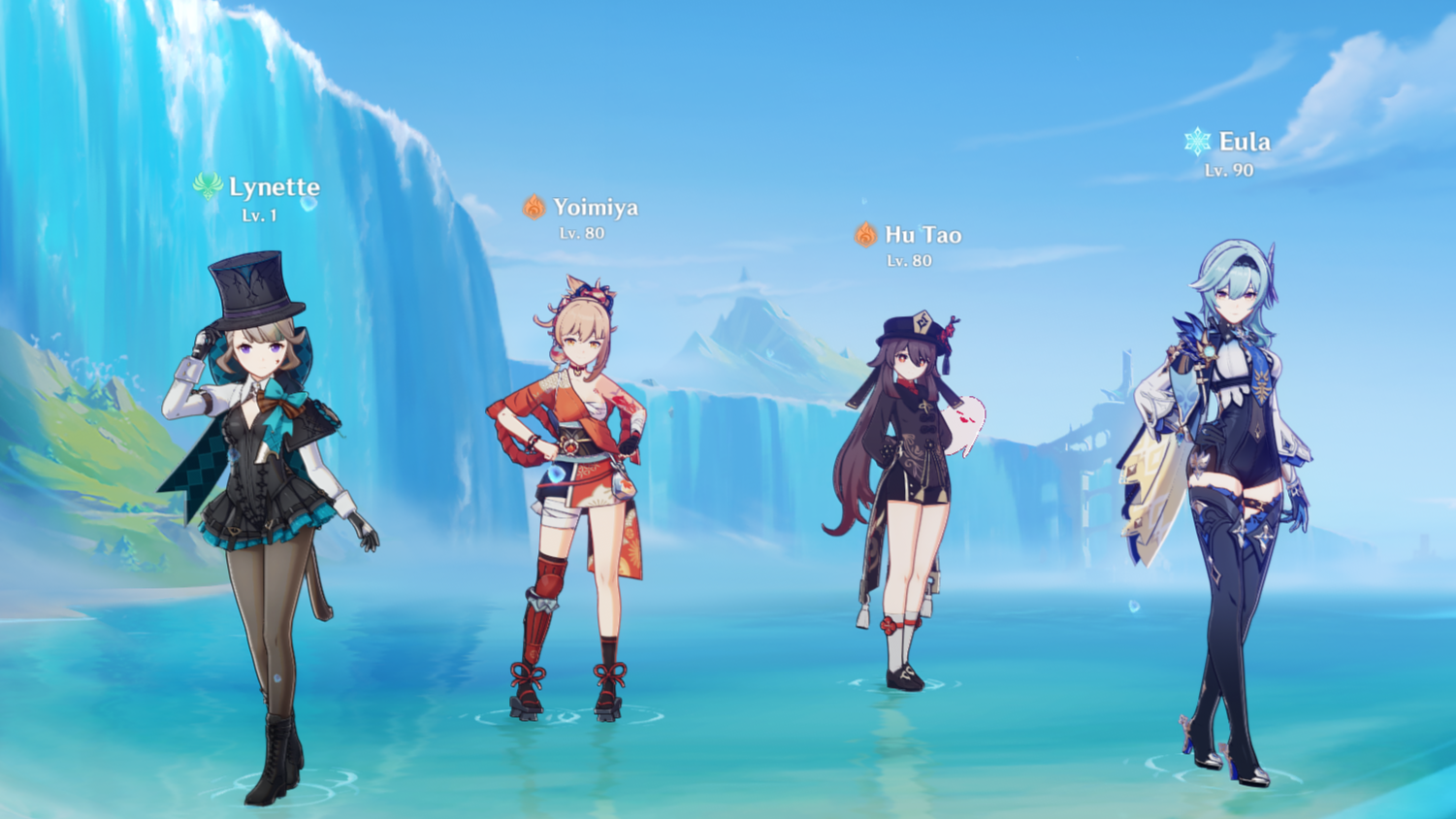Image resolution: width=1456 pixels, height=819 pixels.
Task: Click the Anemo element icon beside Lynette
Action: point(207,187)
